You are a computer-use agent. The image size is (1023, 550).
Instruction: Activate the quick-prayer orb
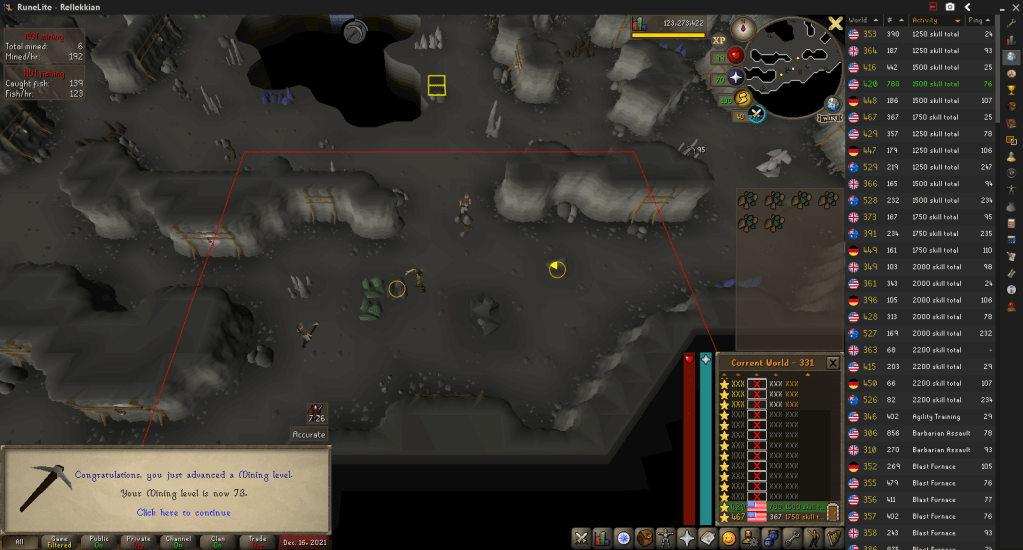737,77
